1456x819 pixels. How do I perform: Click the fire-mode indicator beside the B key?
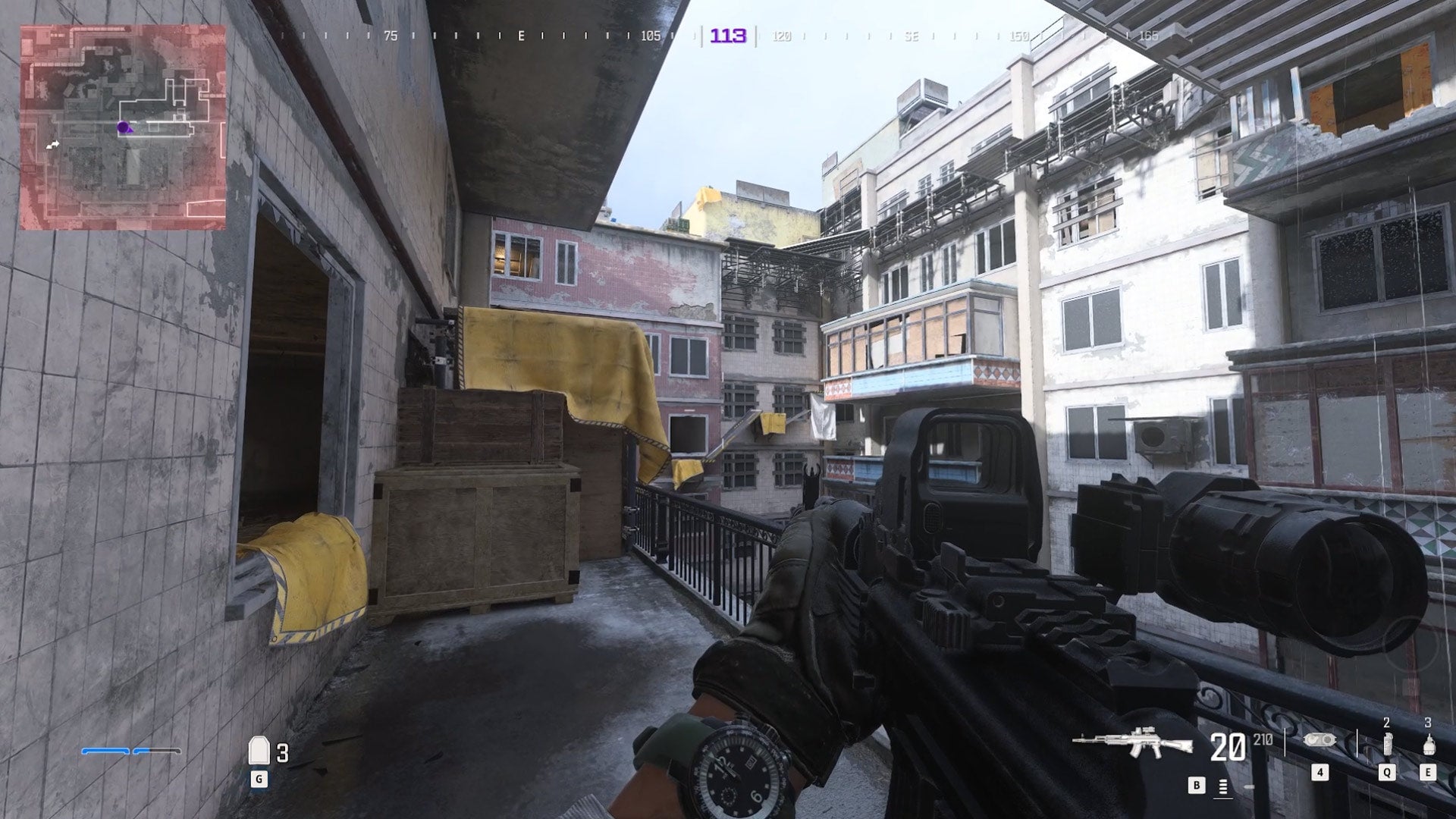(1223, 786)
